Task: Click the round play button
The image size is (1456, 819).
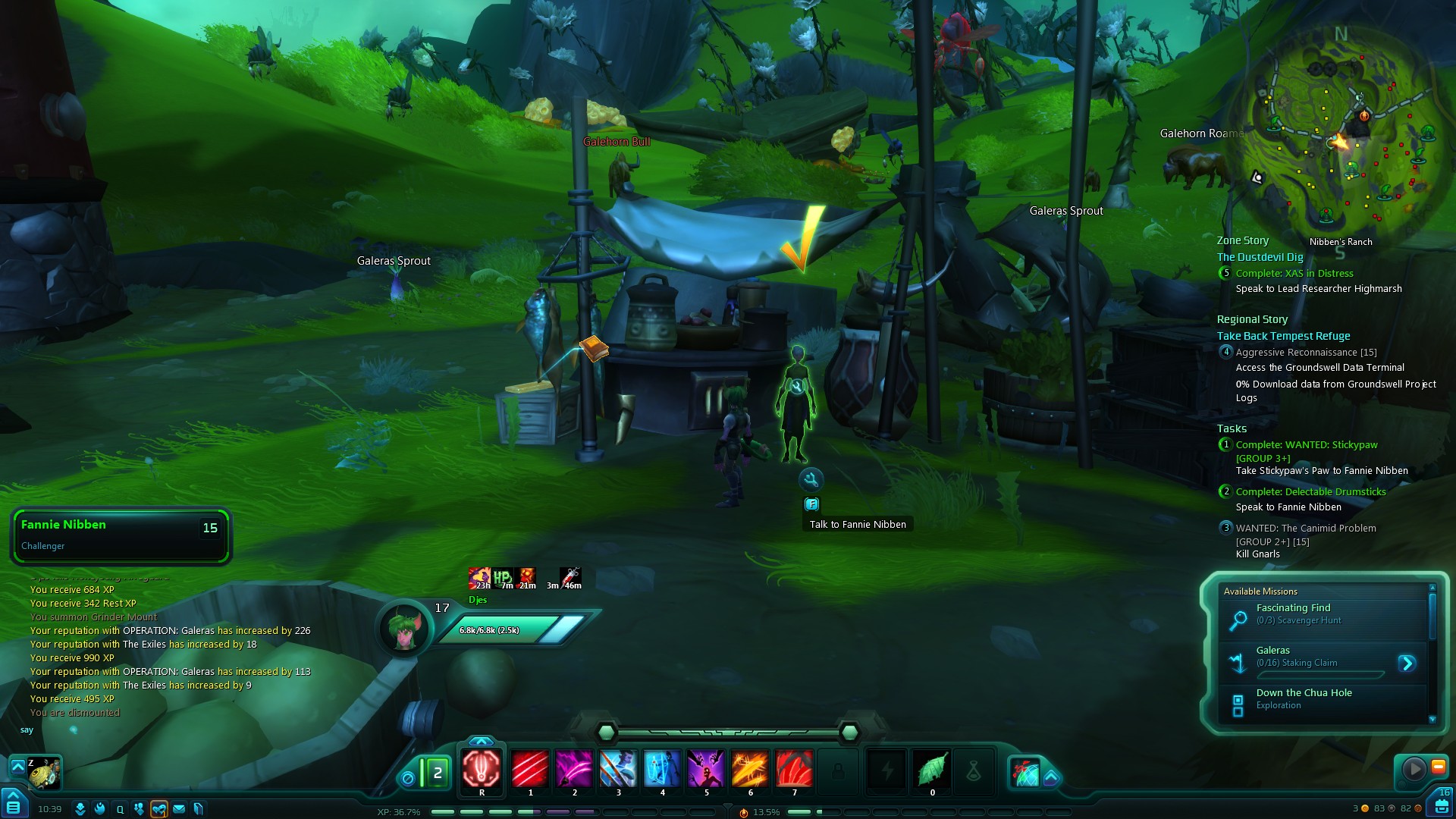Action: tap(1414, 769)
